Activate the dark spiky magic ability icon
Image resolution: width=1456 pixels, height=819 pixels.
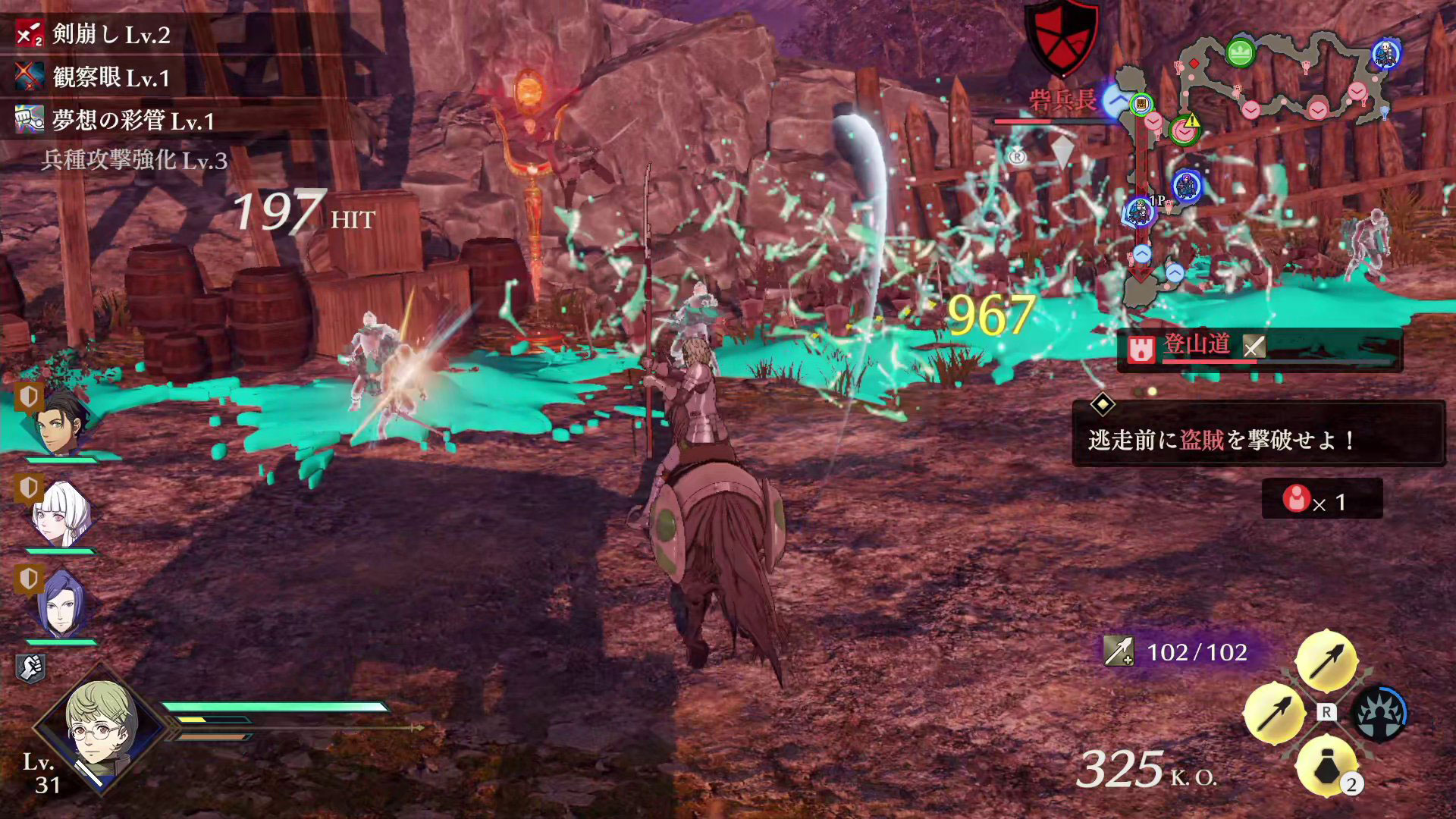click(x=1379, y=714)
